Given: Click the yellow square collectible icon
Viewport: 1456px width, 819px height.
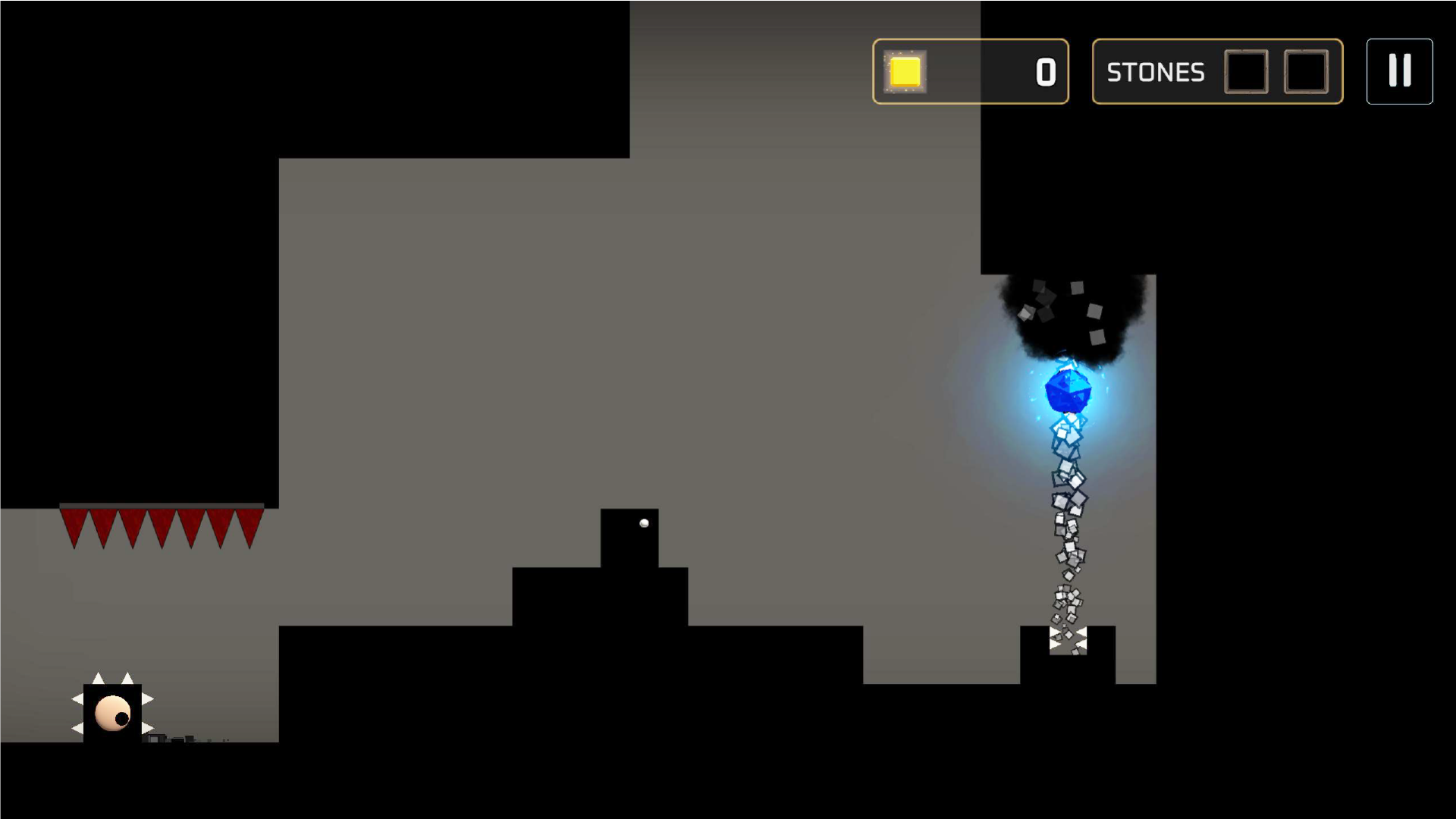Looking at the screenshot, I should pos(904,72).
